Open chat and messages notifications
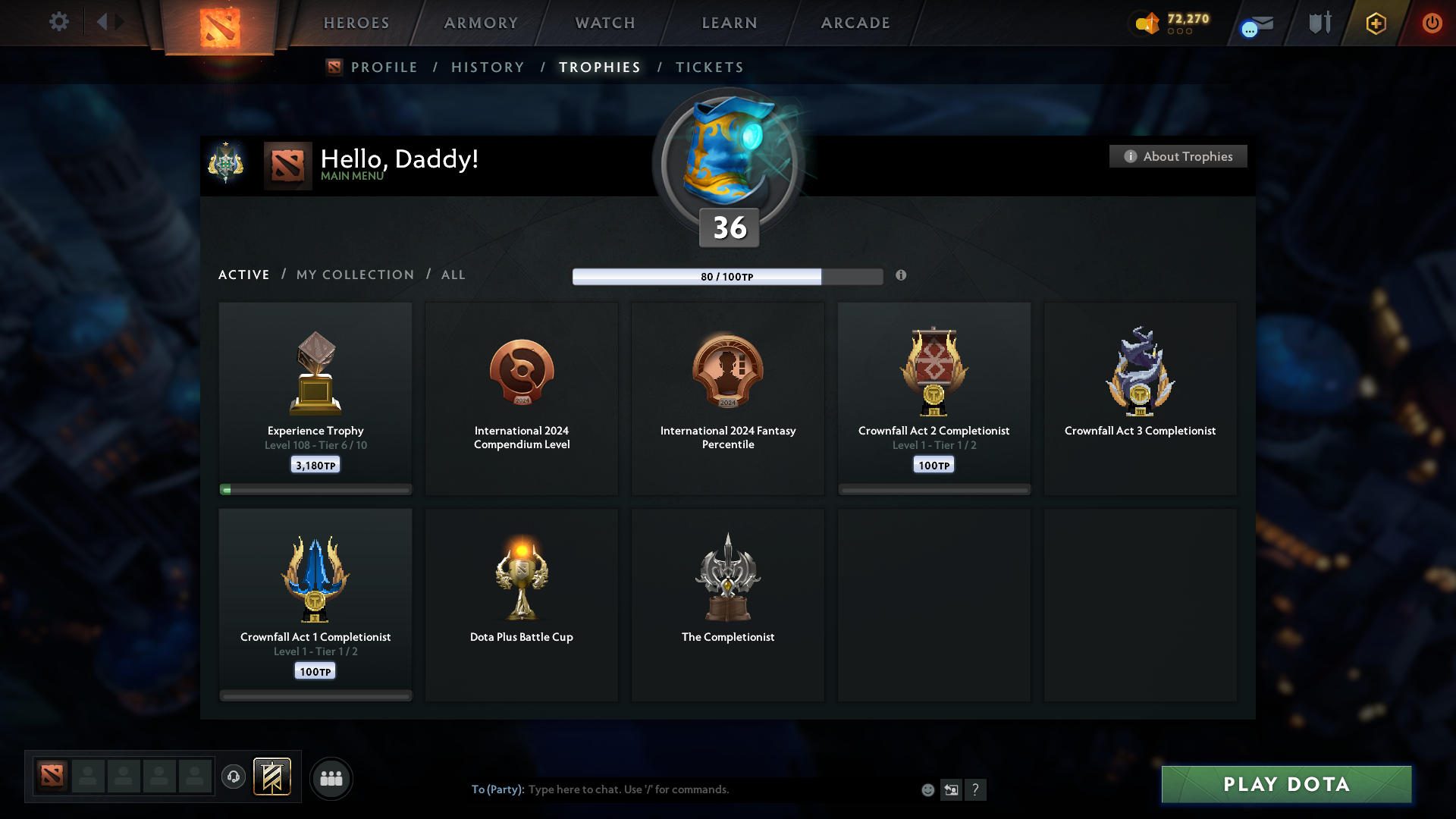Screen dimensions: 1456x819 pos(1255,24)
